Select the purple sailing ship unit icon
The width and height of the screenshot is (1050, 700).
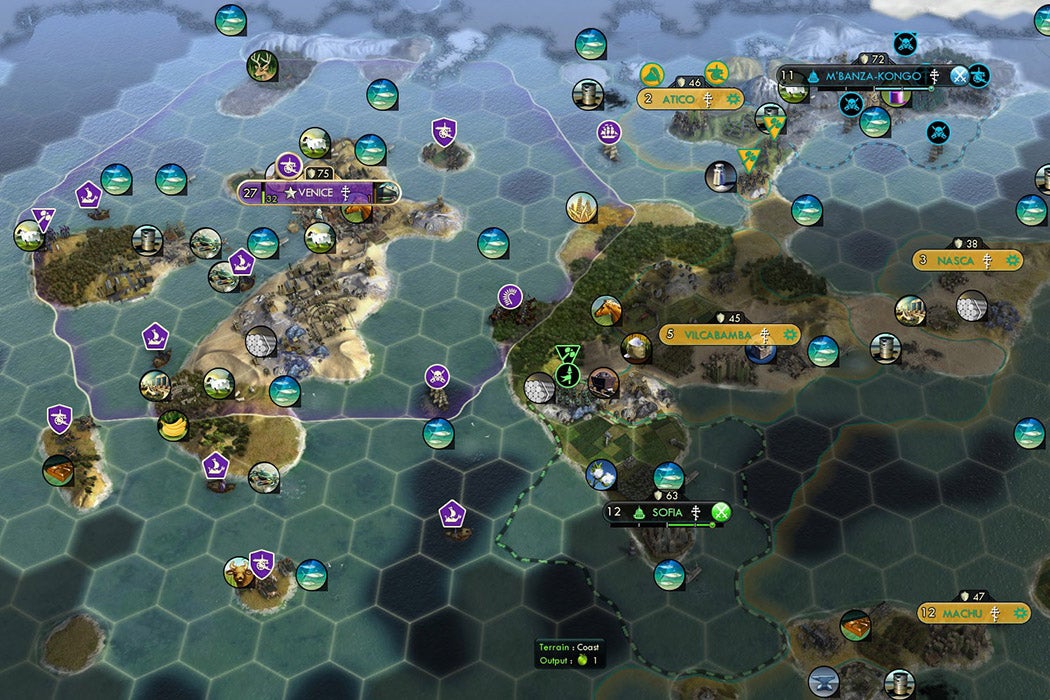point(609,132)
